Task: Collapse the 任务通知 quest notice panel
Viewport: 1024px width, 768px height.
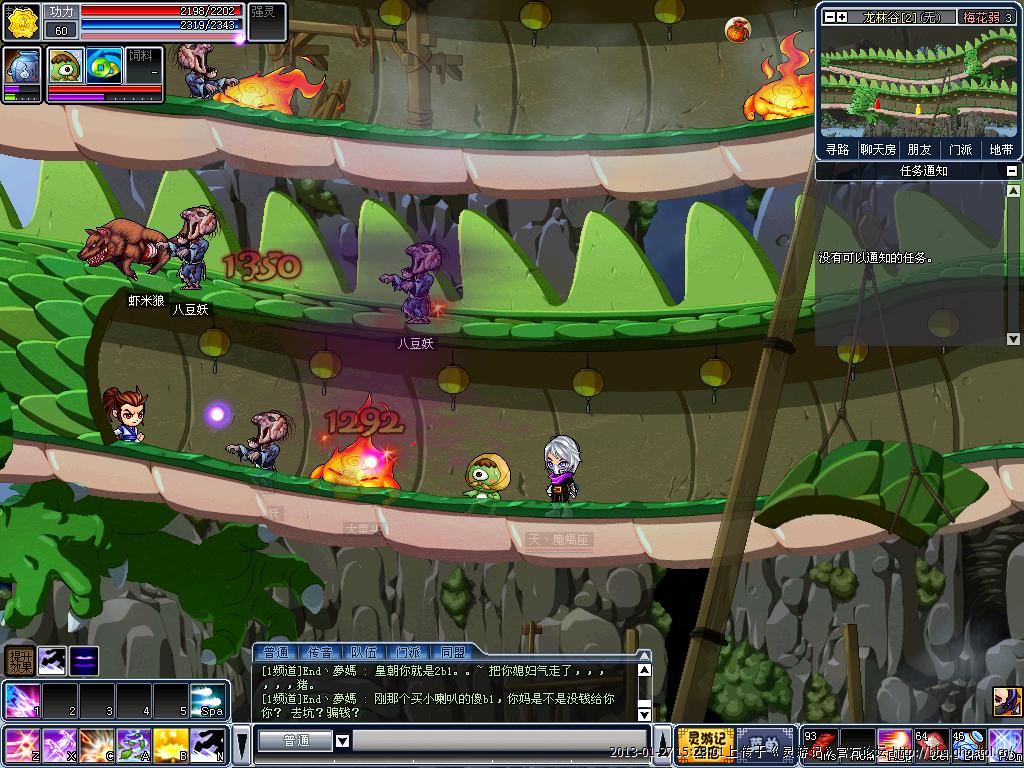Action: (x=1012, y=171)
